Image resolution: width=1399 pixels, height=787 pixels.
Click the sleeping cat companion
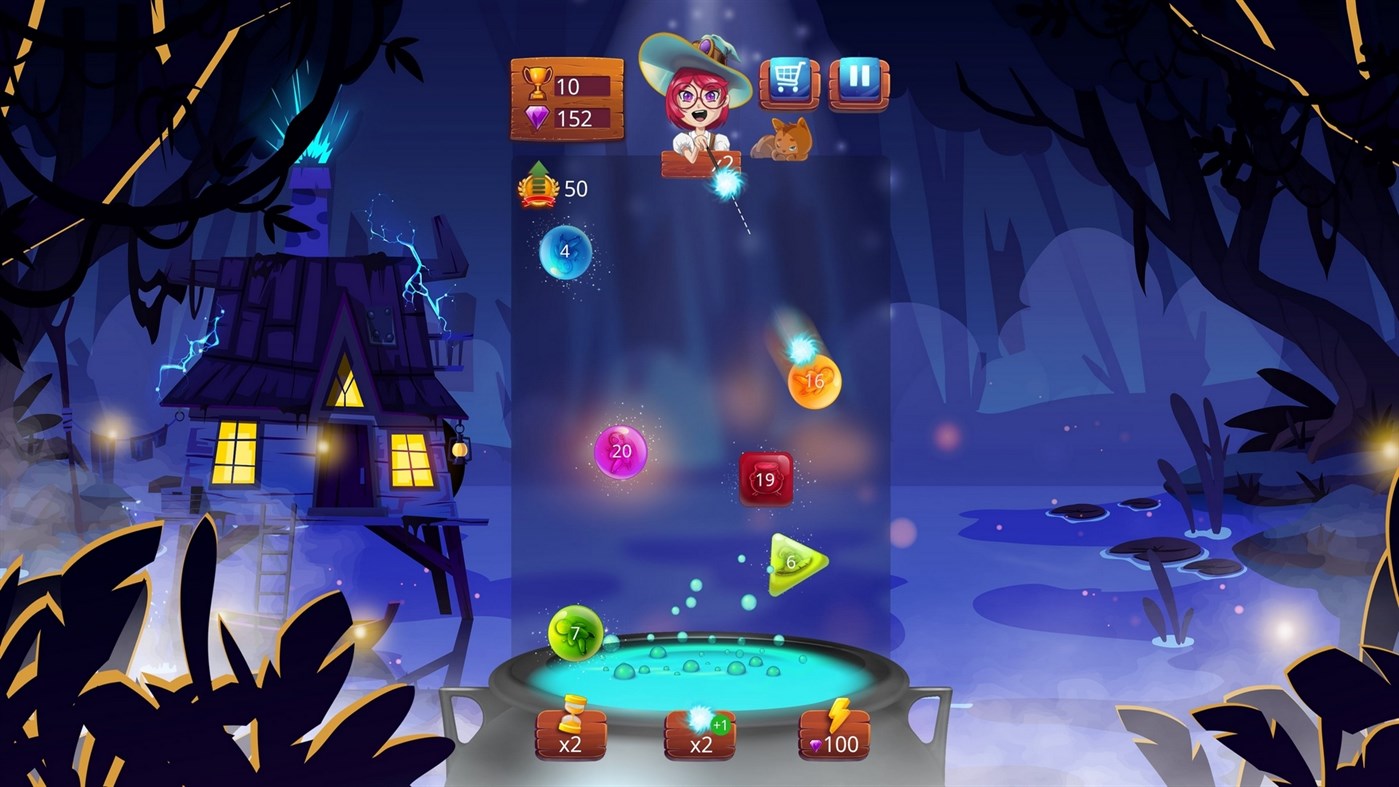pos(781,136)
